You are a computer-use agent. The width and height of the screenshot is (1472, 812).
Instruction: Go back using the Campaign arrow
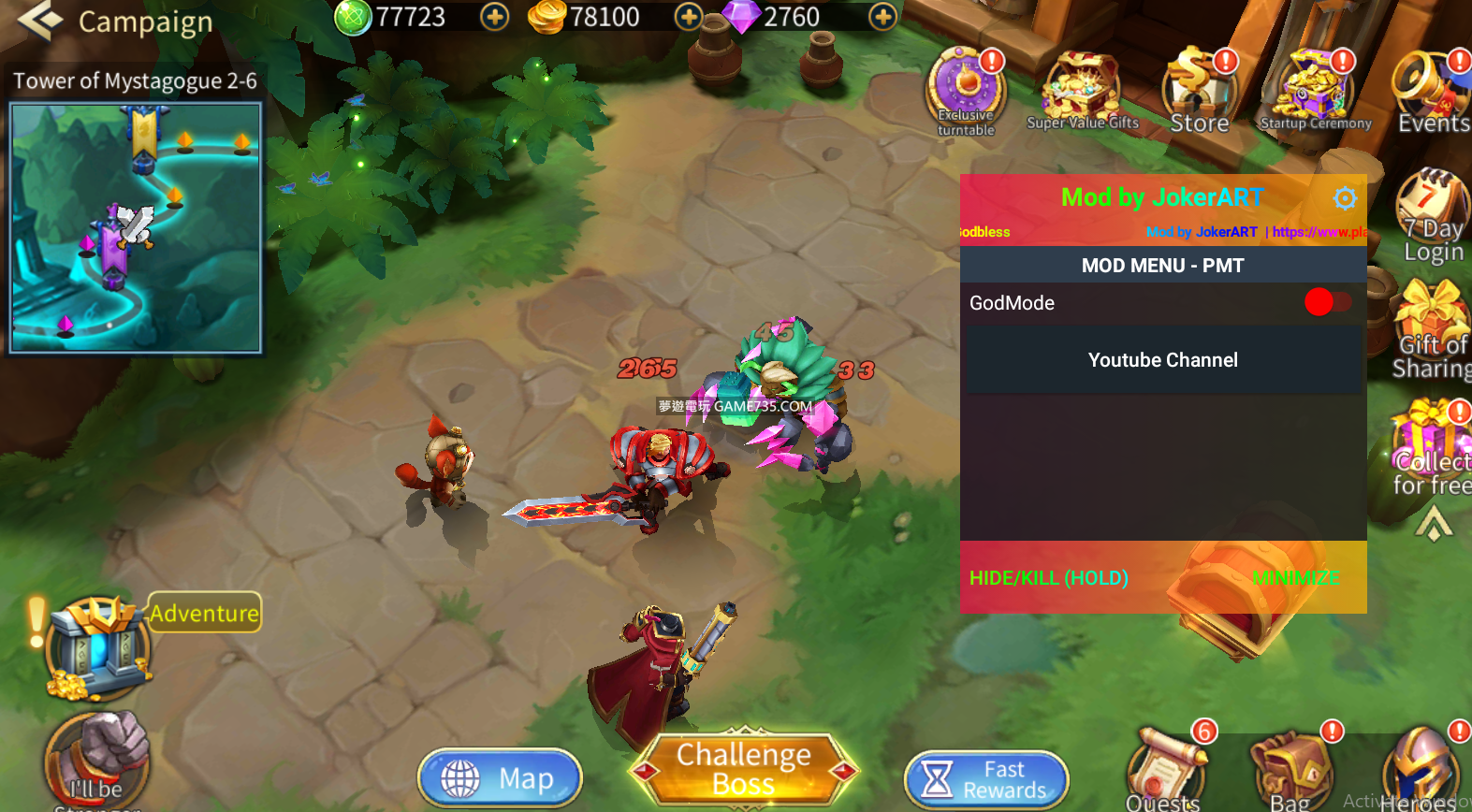click(39, 21)
